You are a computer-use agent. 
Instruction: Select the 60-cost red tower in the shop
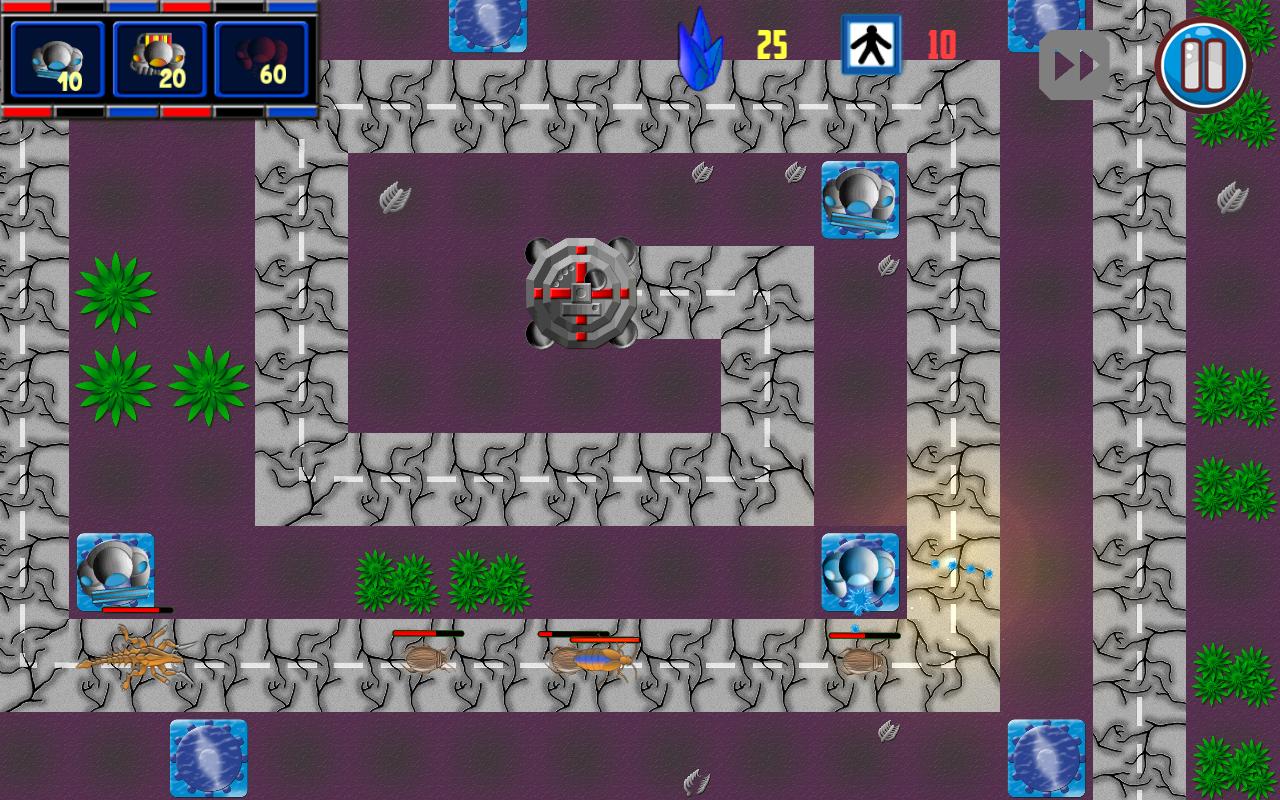(260, 62)
